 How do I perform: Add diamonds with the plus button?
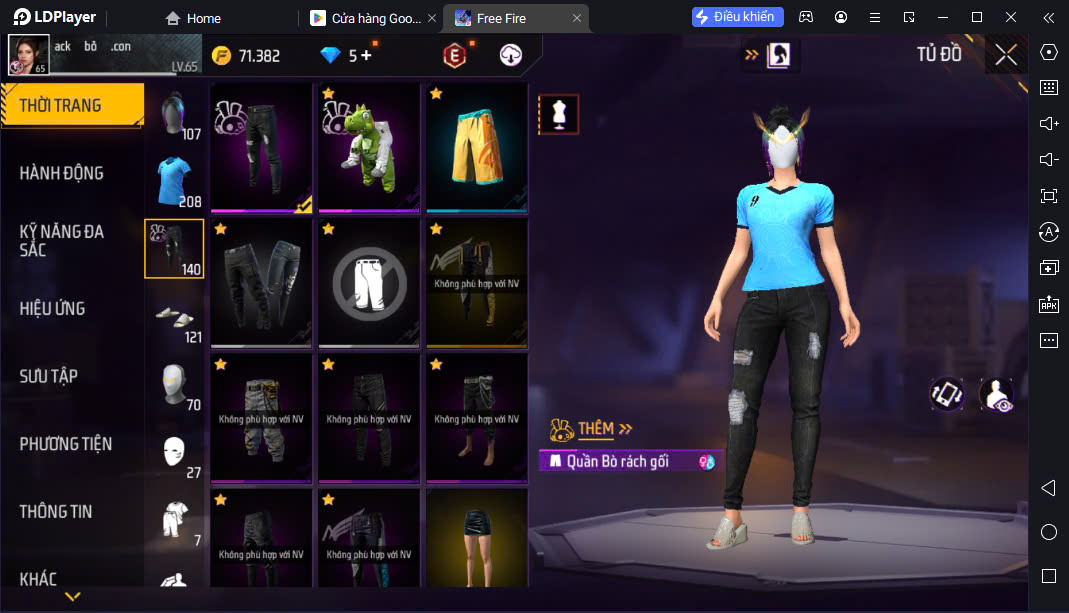click(x=366, y=56)
